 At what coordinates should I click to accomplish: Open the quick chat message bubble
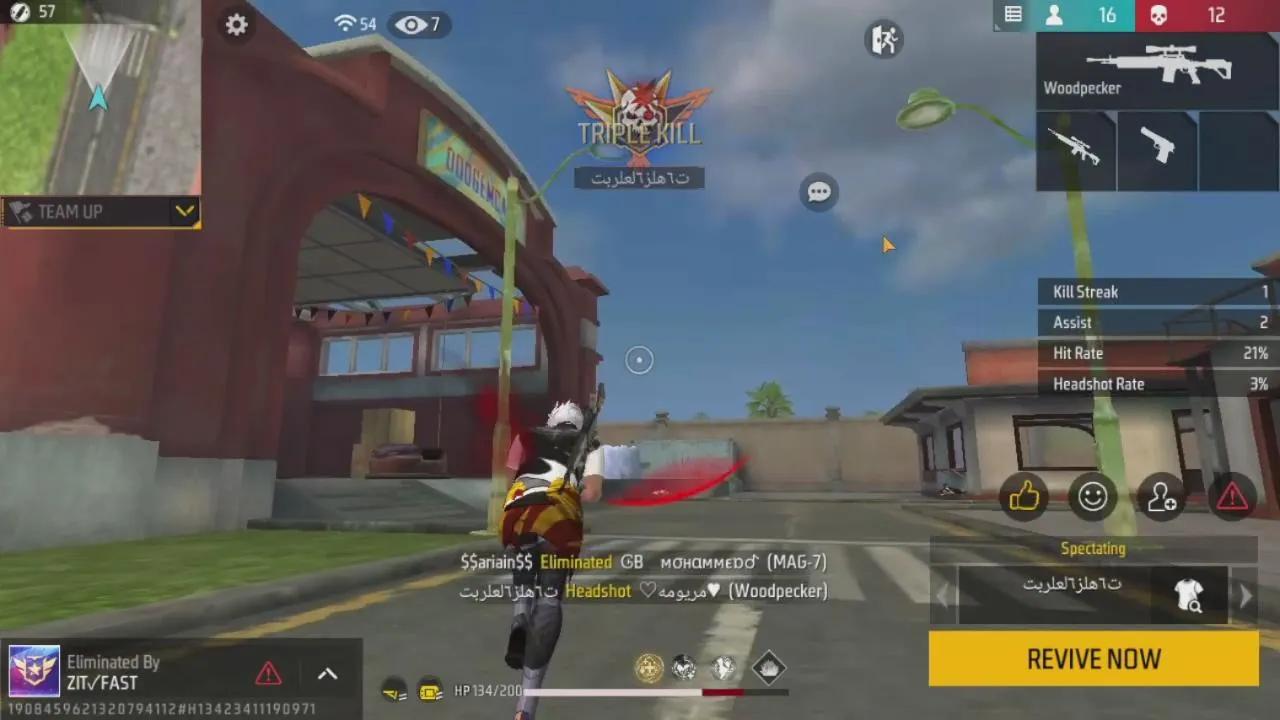coord(819,191)
